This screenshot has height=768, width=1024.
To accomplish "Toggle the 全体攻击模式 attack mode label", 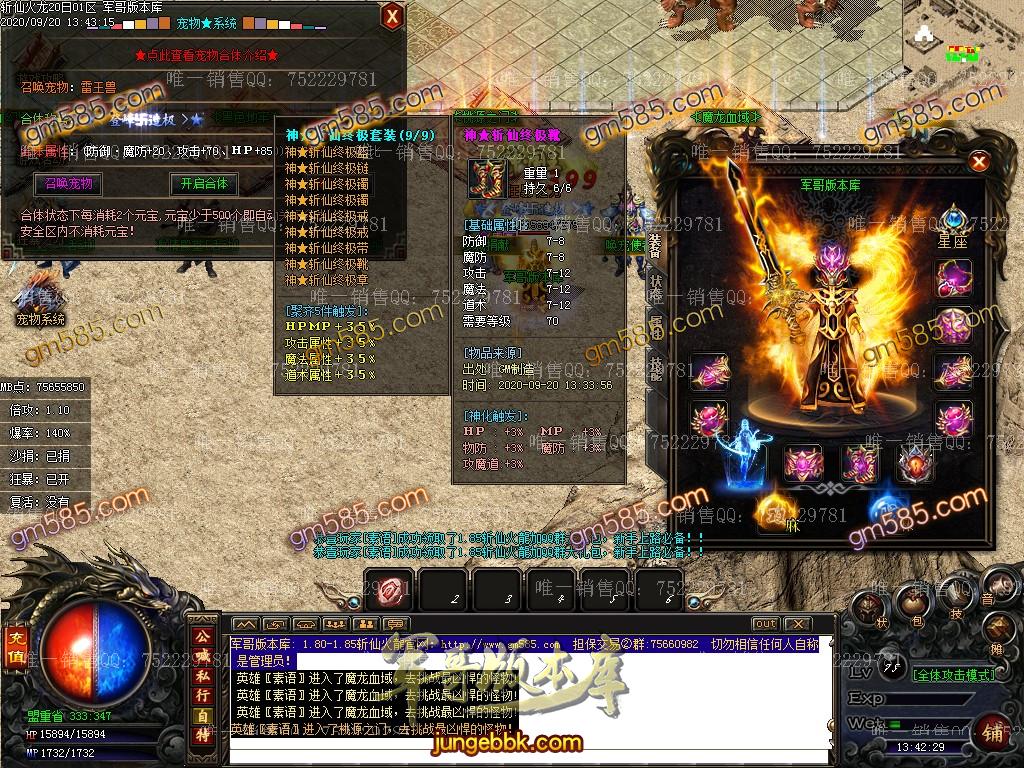I will pyautogui.click(x=955, y=675).
